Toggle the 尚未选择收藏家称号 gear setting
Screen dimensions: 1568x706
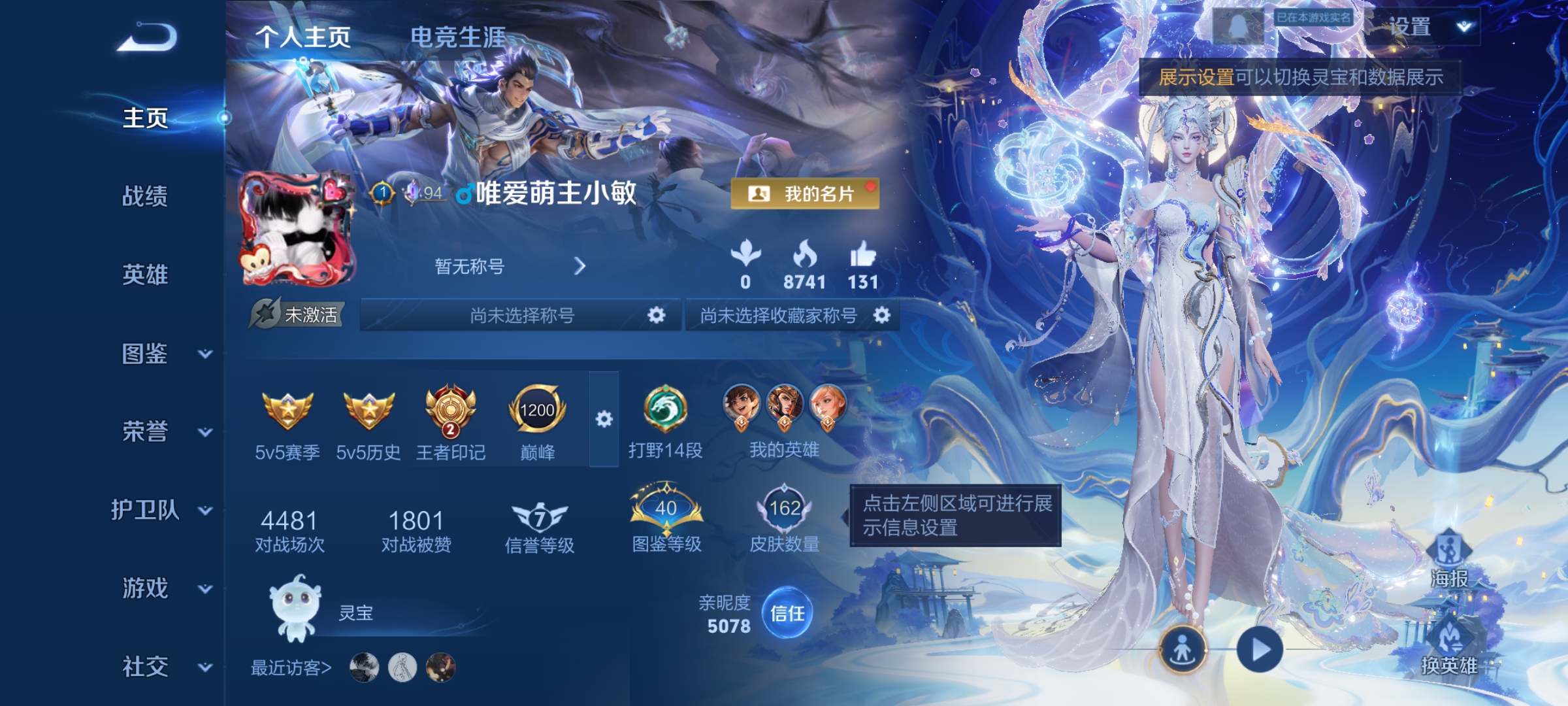point(883,316)
